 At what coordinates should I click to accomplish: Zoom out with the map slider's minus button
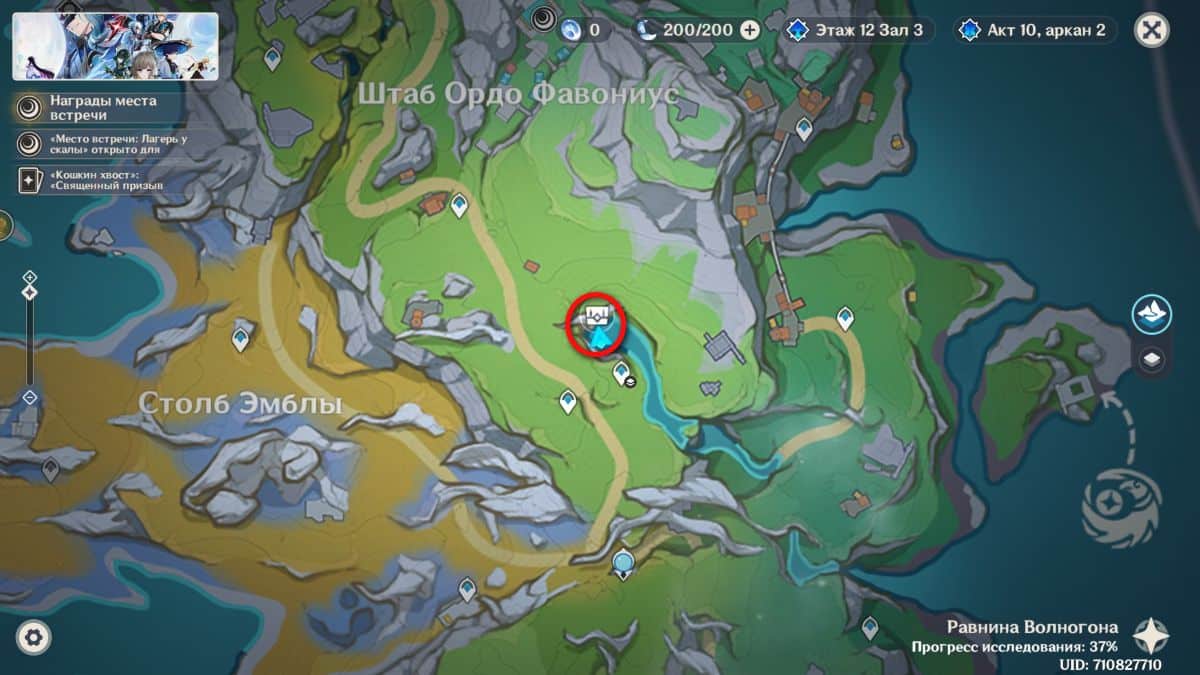(x=30, y=397)
